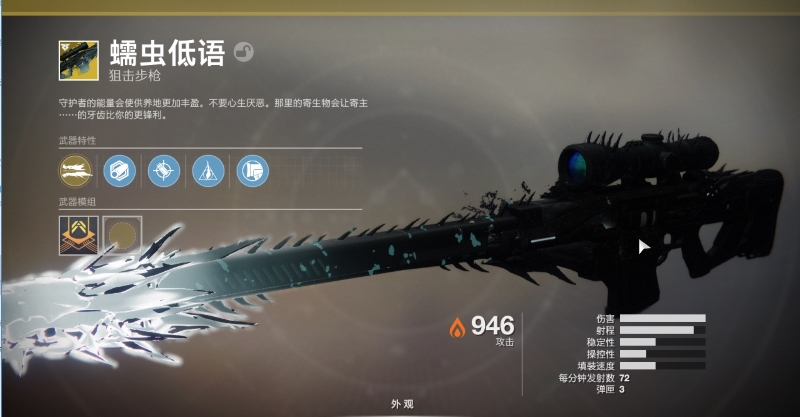
Task: Inspect the stock perk icon
Action: tap(252, 171)
